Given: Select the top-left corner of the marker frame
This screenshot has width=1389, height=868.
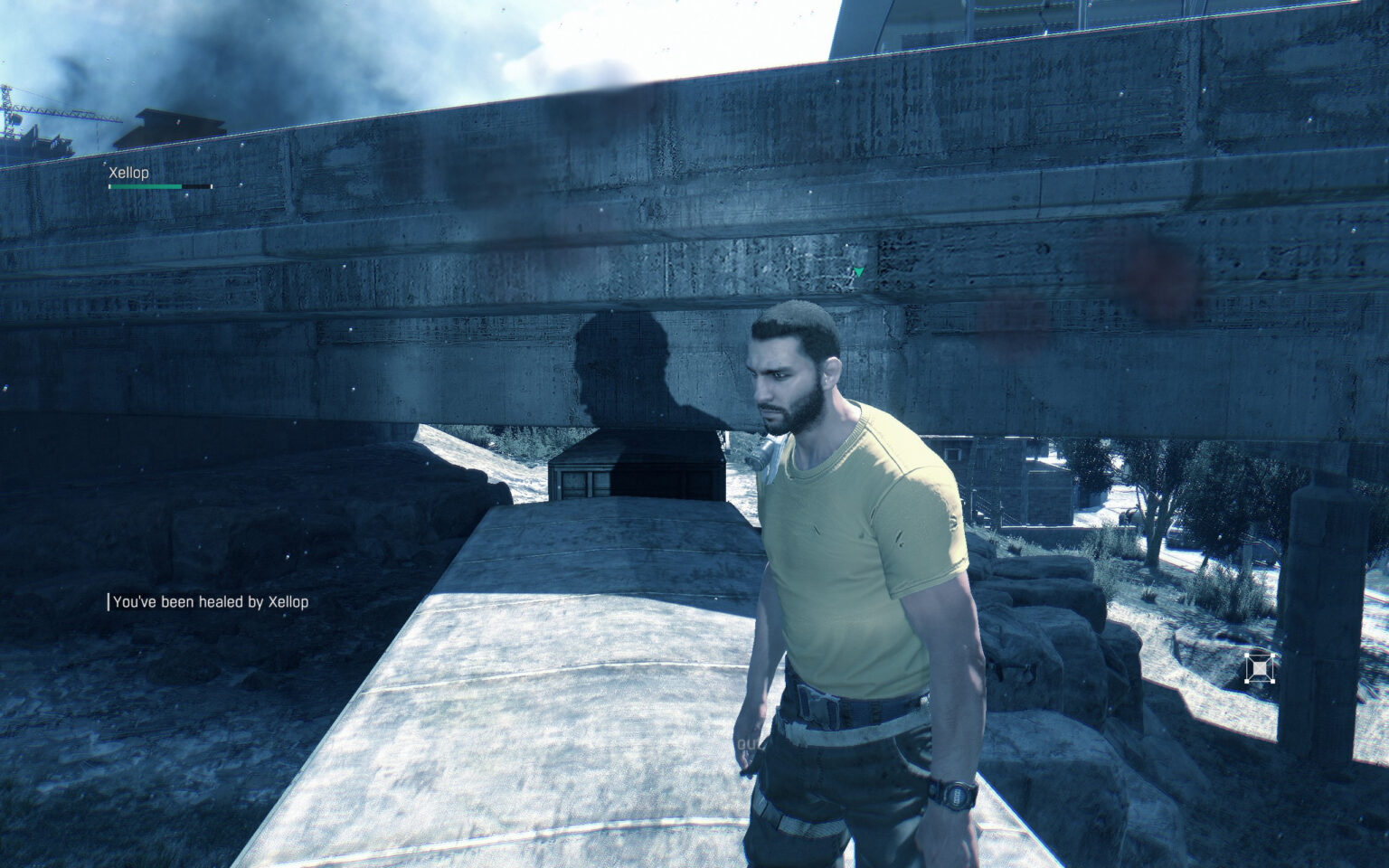Looking at the screenshot, I should tap(1246, 655).
